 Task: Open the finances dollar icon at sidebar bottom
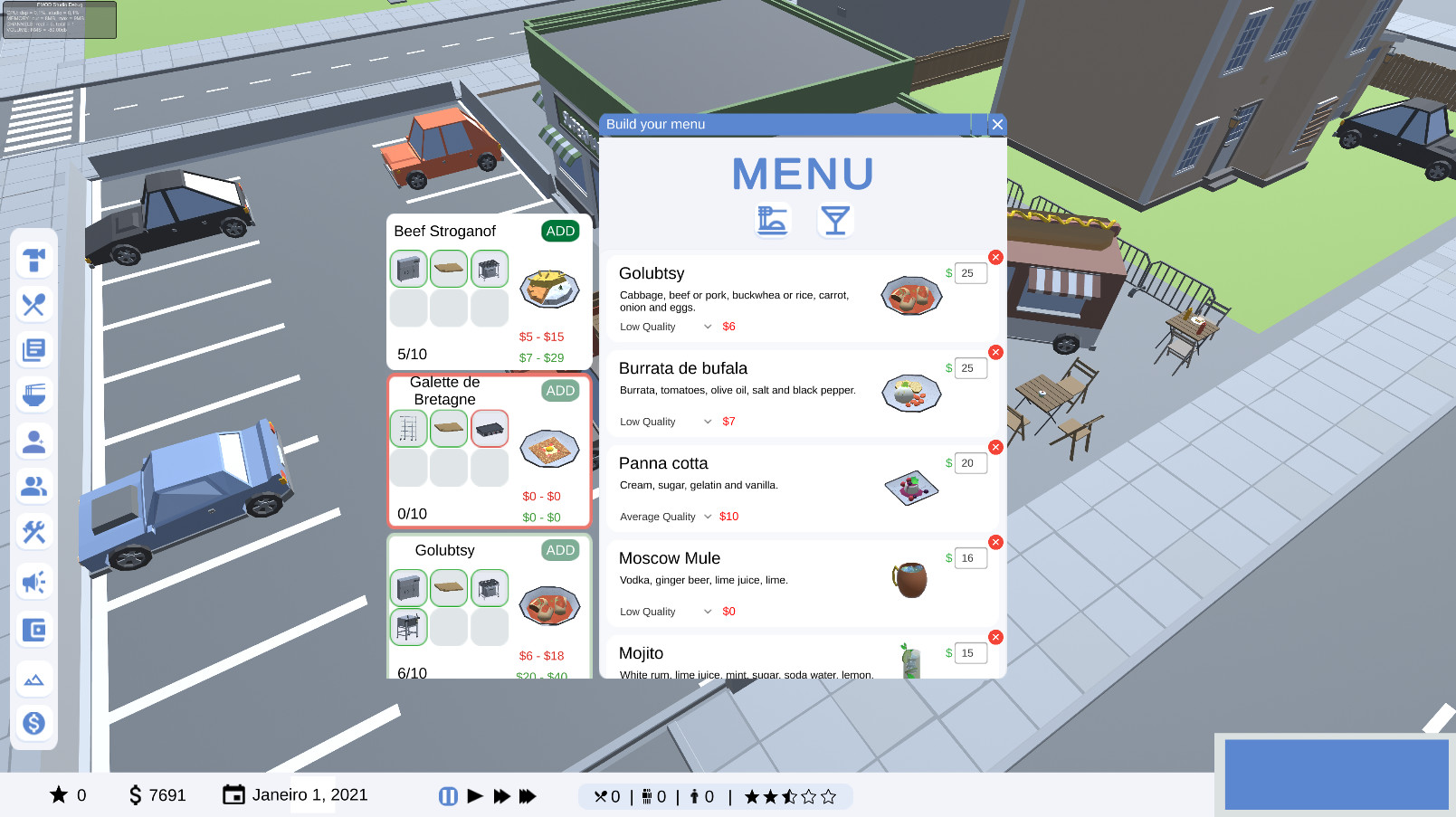[x=34, y=723]
